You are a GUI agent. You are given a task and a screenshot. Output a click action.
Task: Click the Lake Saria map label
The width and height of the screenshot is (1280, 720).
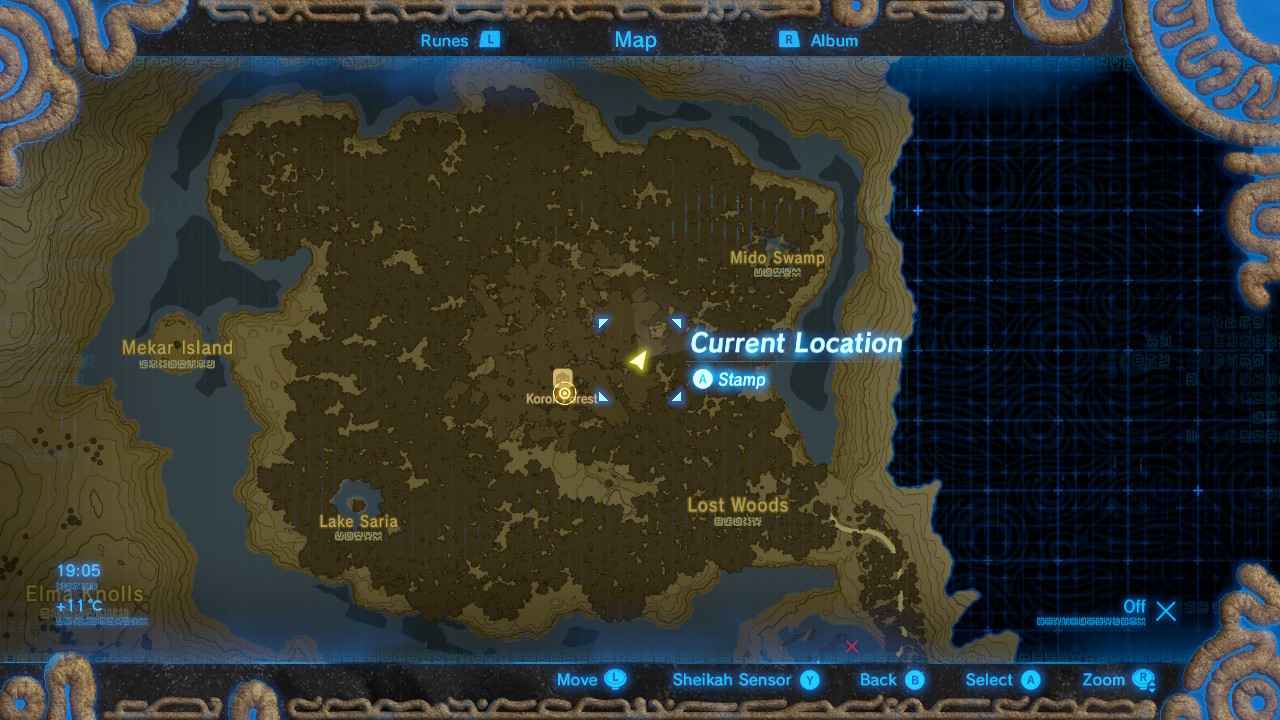358,521
